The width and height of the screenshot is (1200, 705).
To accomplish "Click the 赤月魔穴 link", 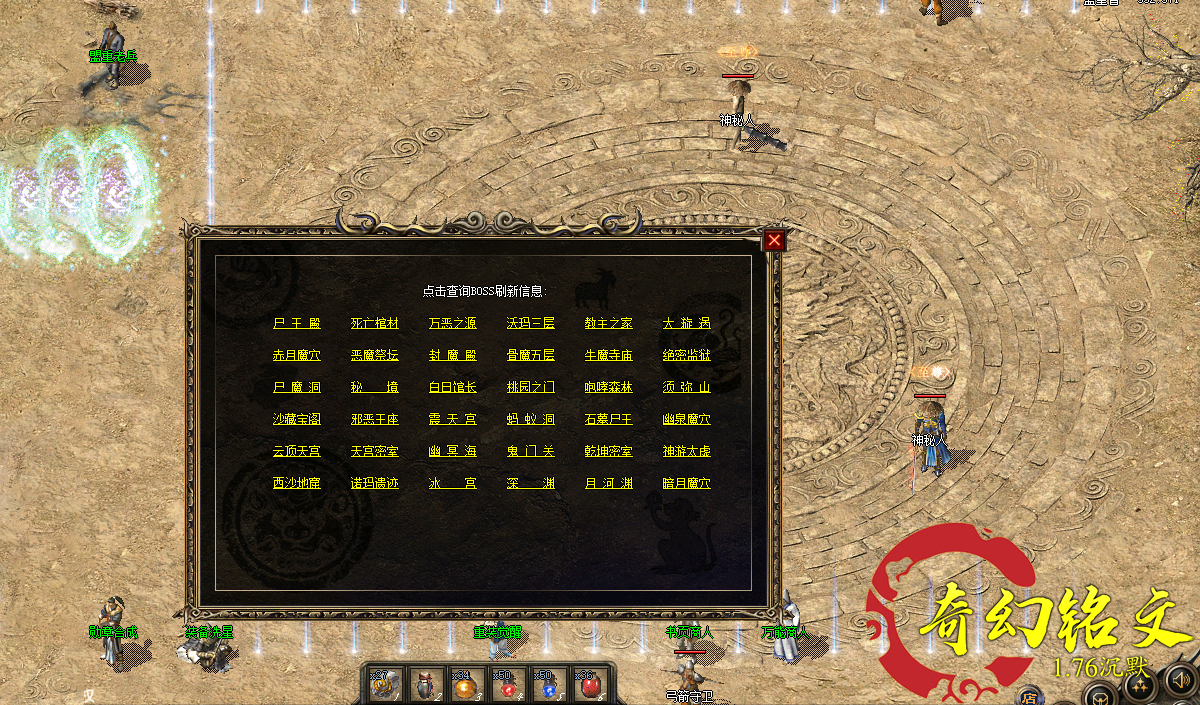I will click(x=297, y=355).
